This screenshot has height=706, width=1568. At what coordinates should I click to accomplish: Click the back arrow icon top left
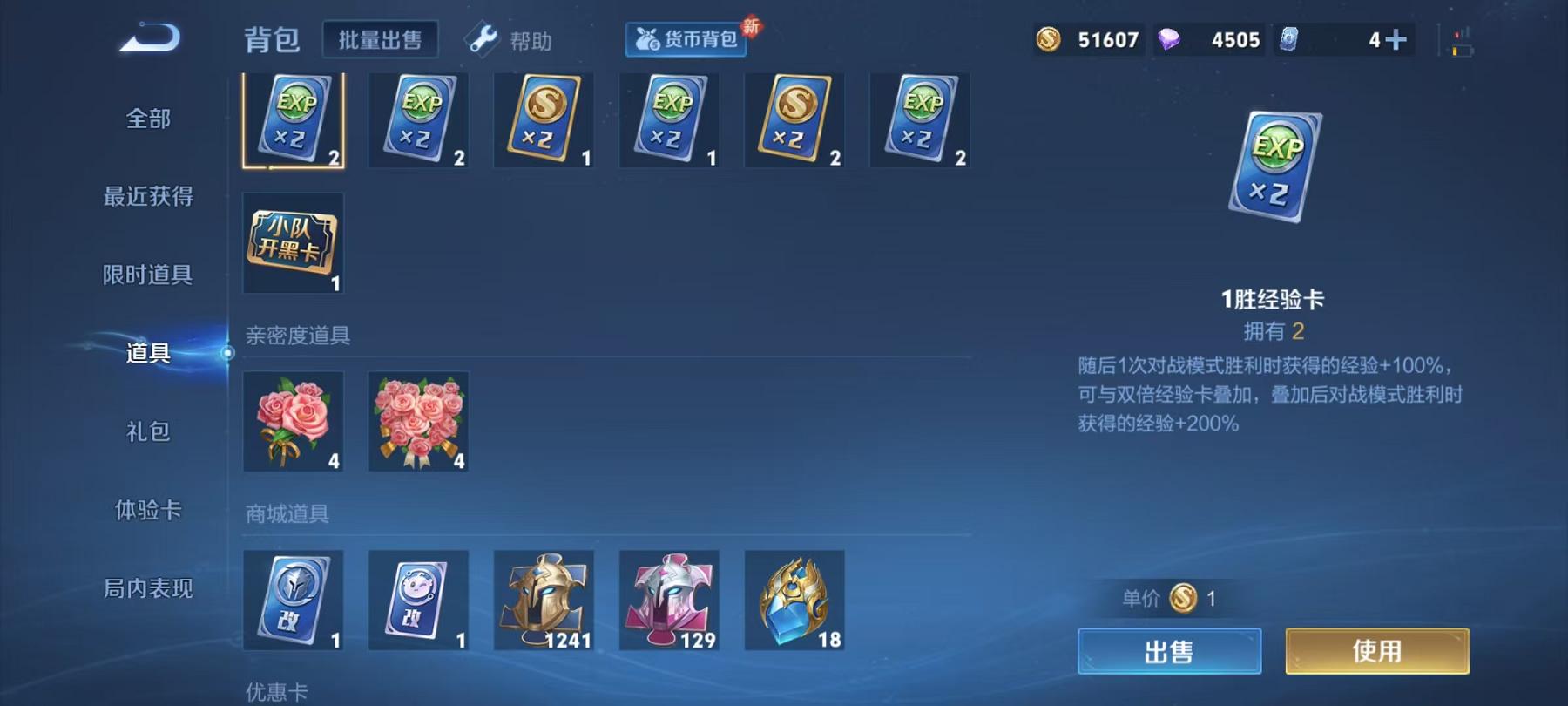coord(150,37)
